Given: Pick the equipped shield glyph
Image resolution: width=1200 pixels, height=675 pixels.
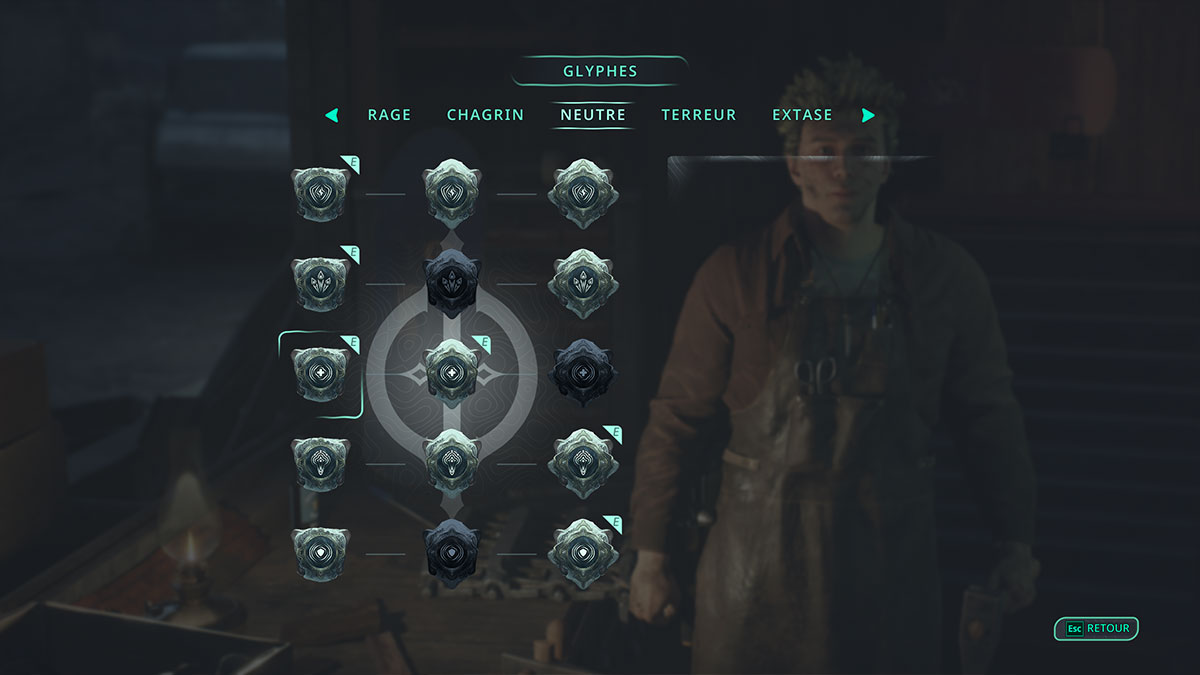Looking at the screenshot, I should click(583, 553).
